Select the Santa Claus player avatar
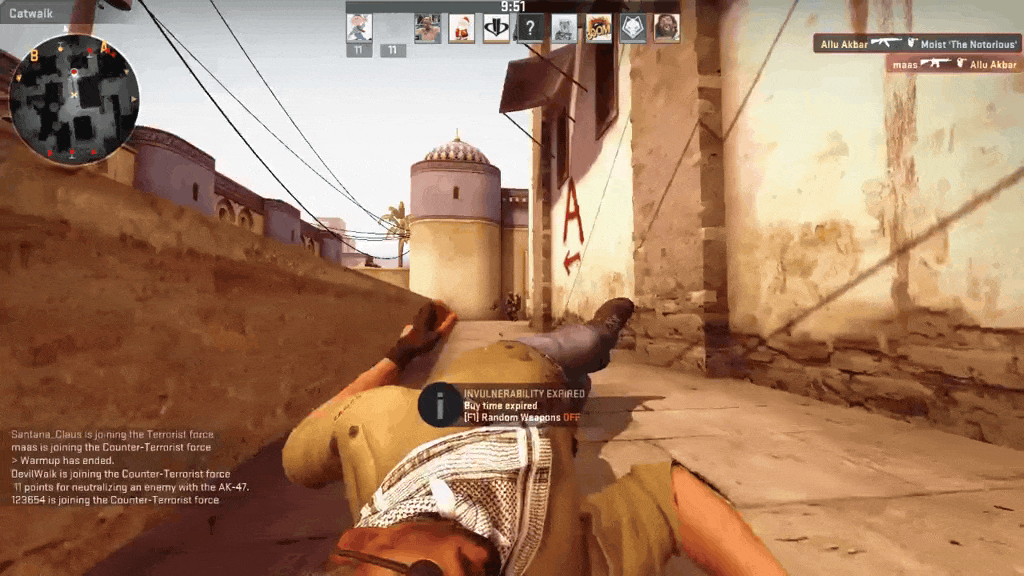The image size is (1024, 576). (x=461, y=28)
